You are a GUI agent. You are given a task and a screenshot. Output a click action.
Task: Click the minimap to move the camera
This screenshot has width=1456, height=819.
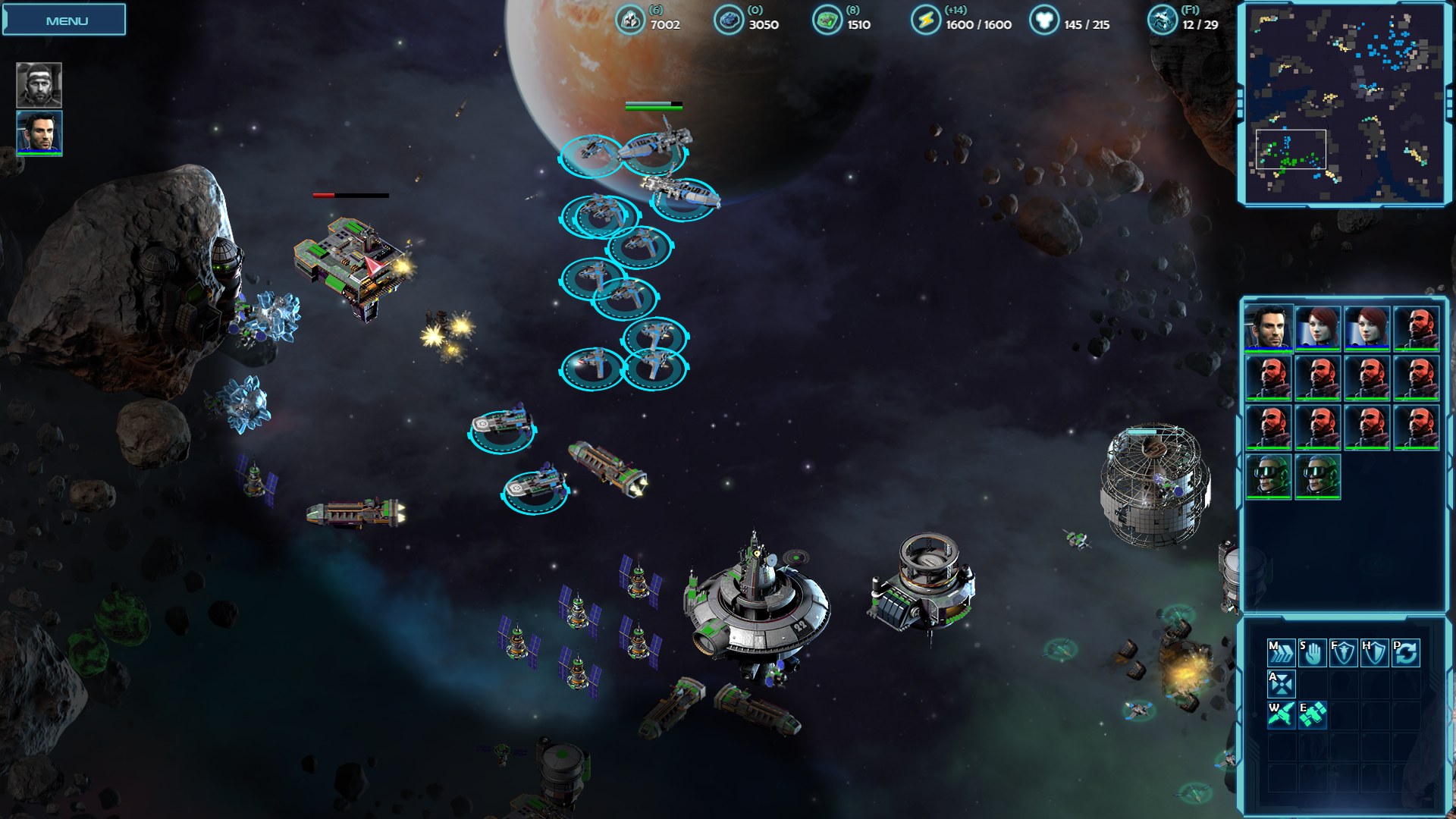[1345, 104]
